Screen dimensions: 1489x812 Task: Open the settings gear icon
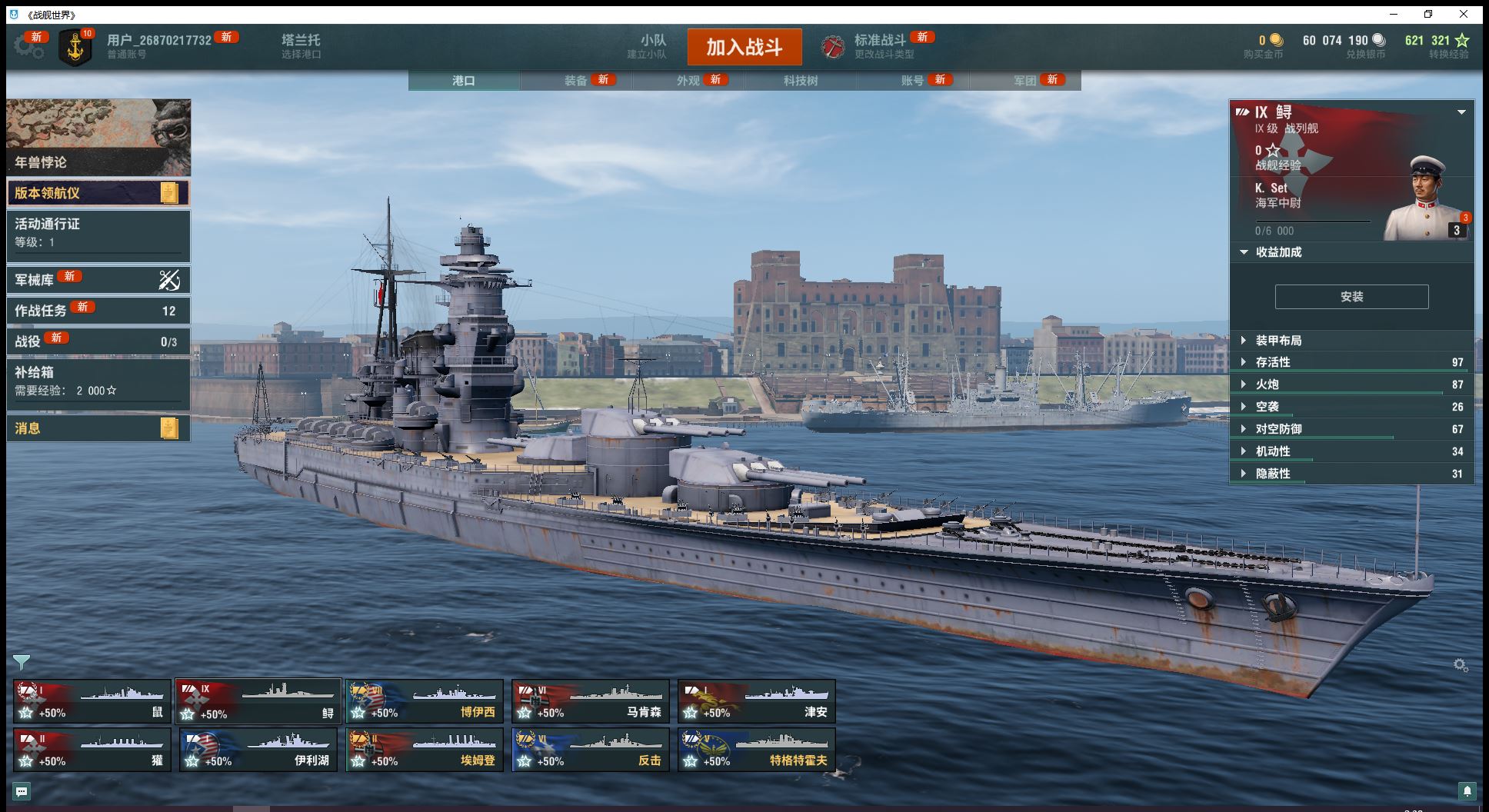pyautogui.click(x=28, y=47)
